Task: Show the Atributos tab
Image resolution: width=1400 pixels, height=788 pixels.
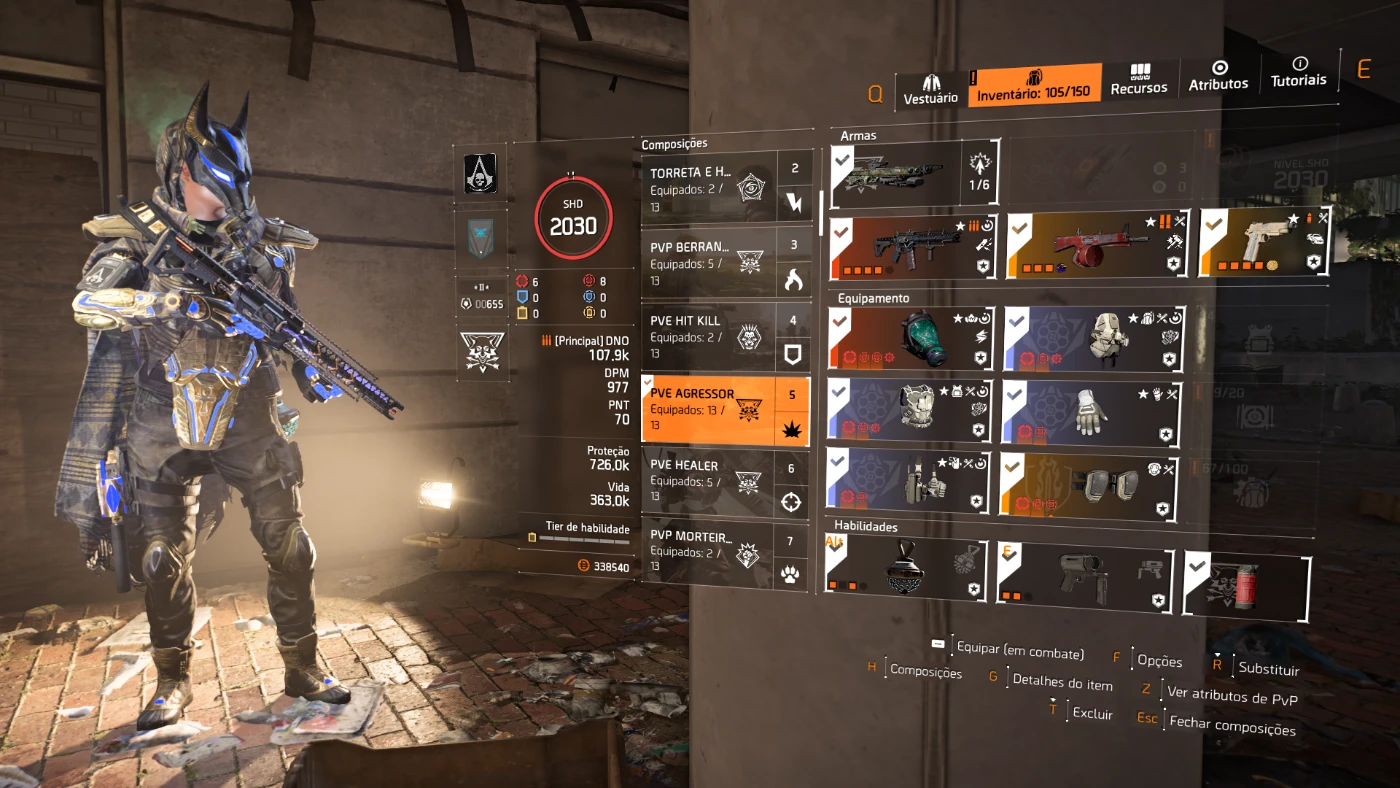Action: [1218, 76]
